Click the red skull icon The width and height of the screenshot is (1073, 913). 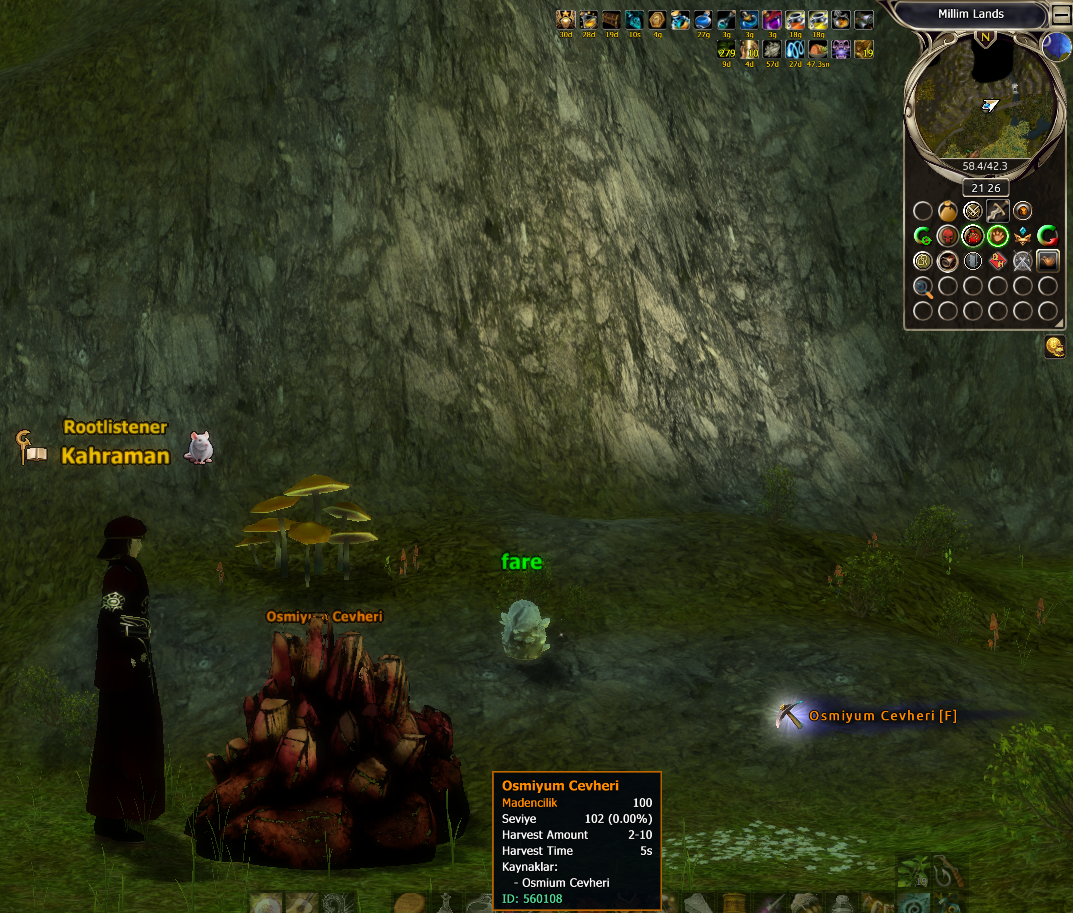(948, 236)
